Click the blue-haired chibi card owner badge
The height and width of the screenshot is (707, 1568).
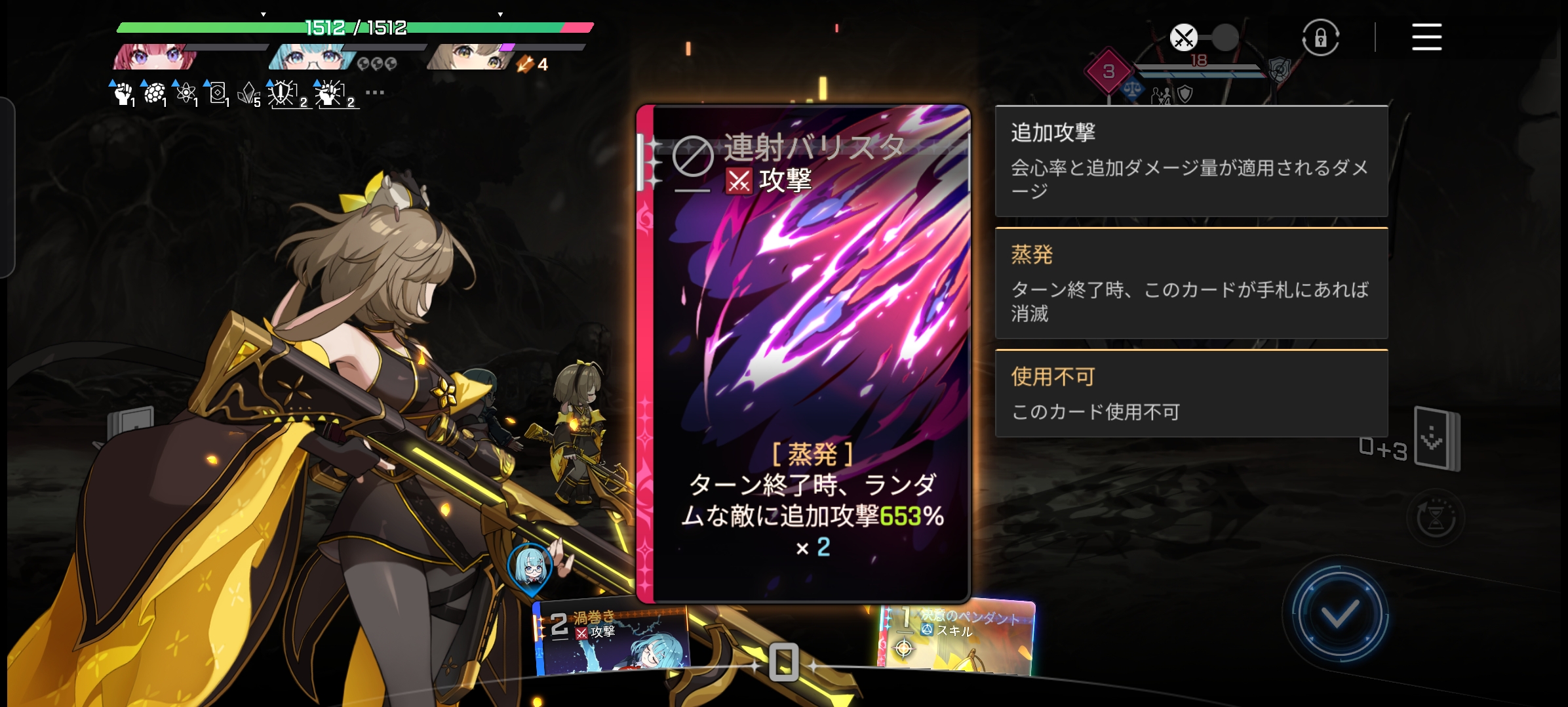point(531,567)
